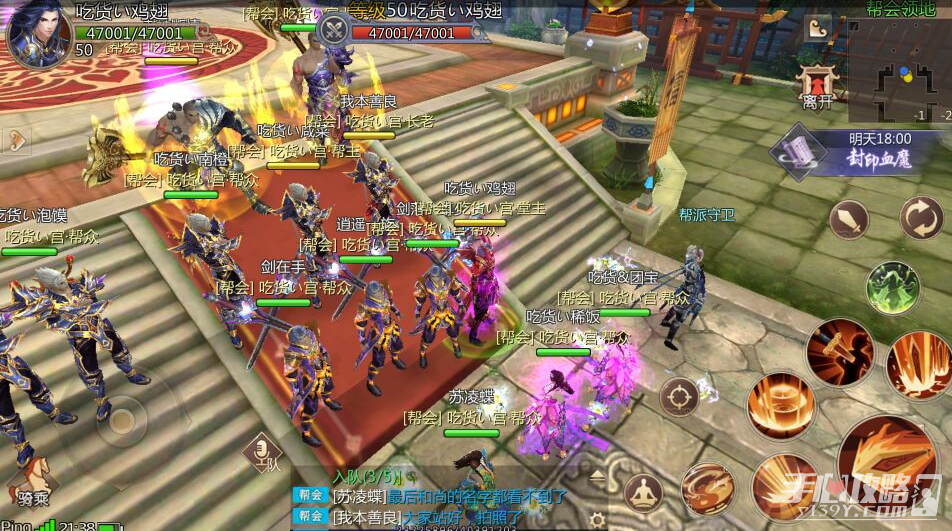Start meditation with the seated figure button
952x531 pixels.
(643, 493)
